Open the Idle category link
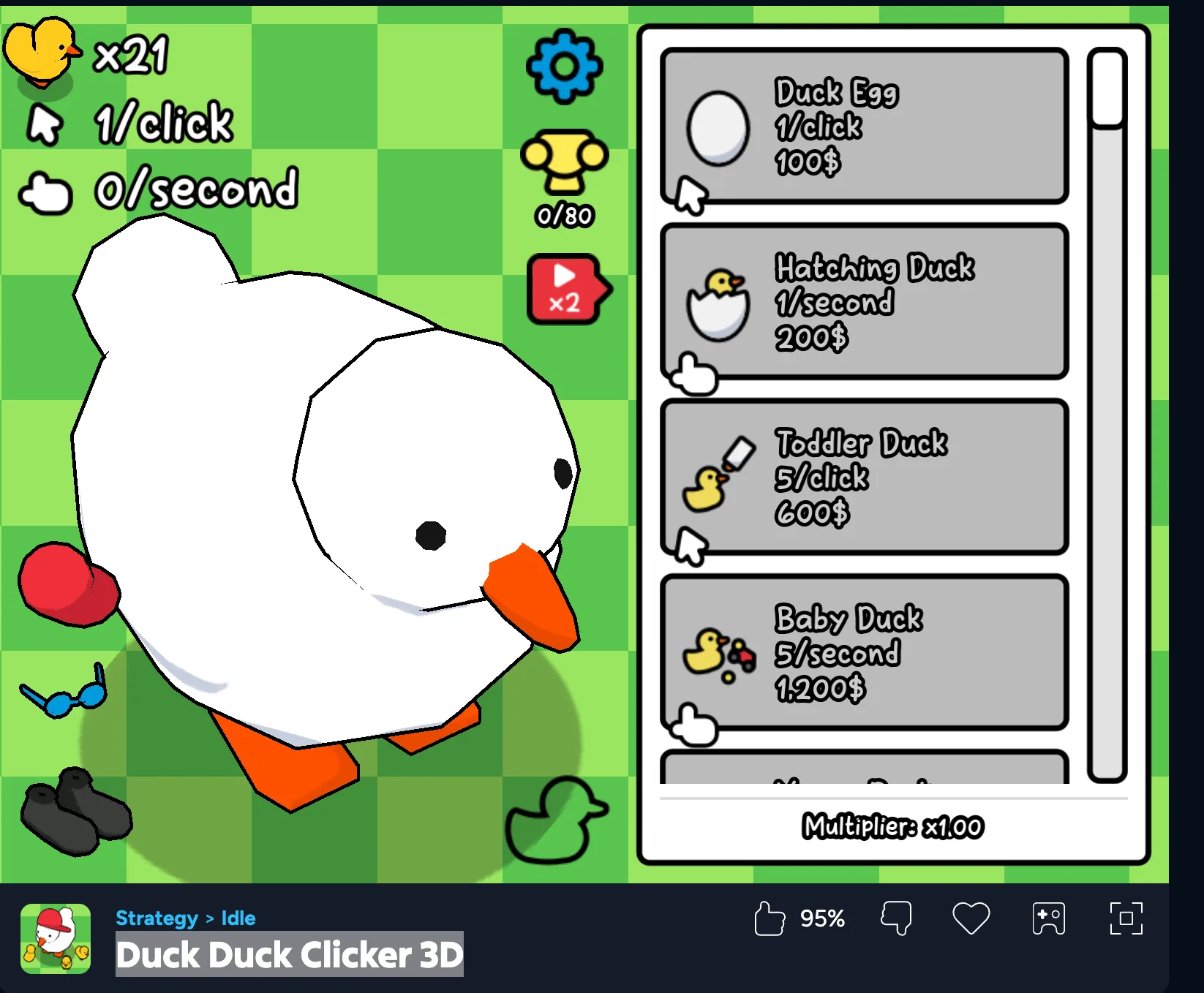Image resolution: width=1204 pixels, height=993 pixels. pyautogui.click(x=238, y=918)
